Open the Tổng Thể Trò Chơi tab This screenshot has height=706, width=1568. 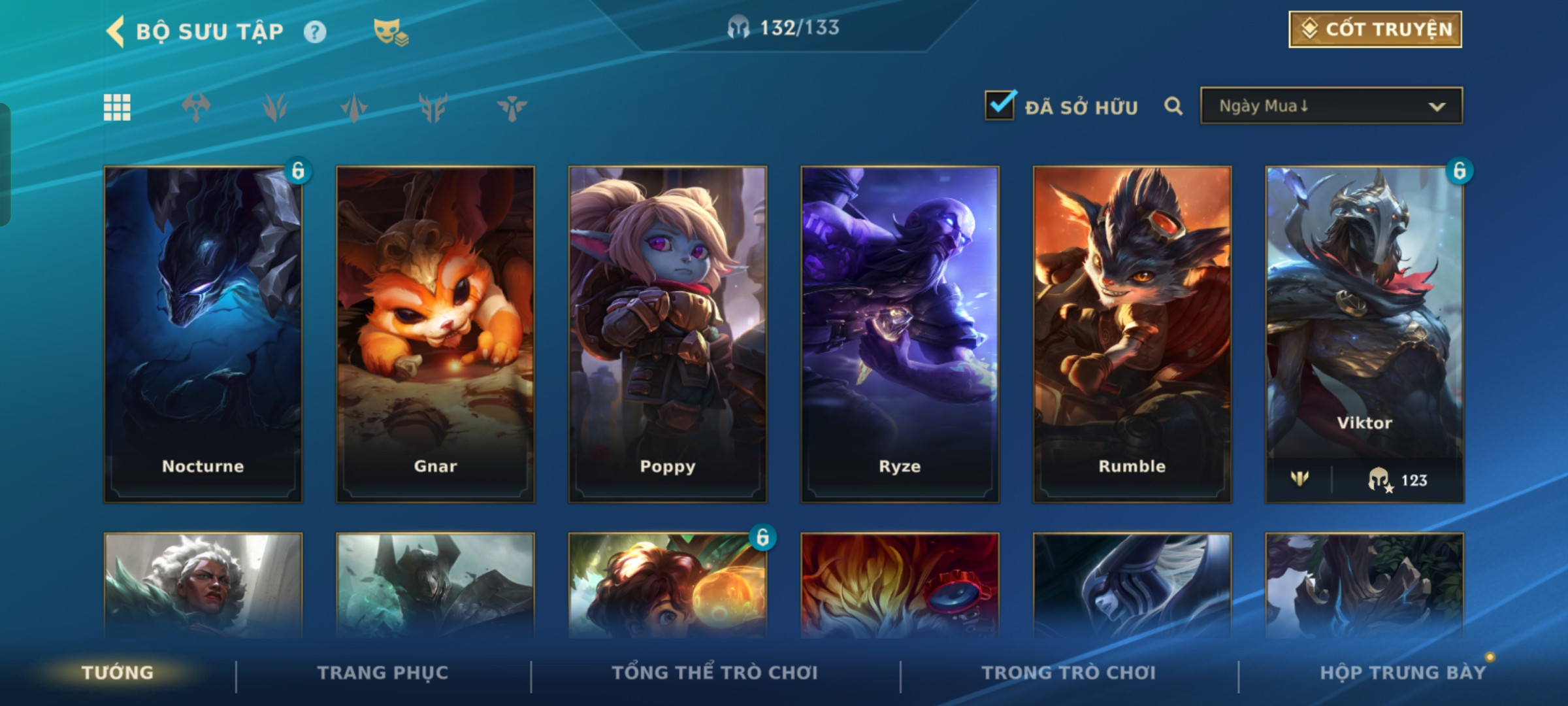[x=715, y=673]
